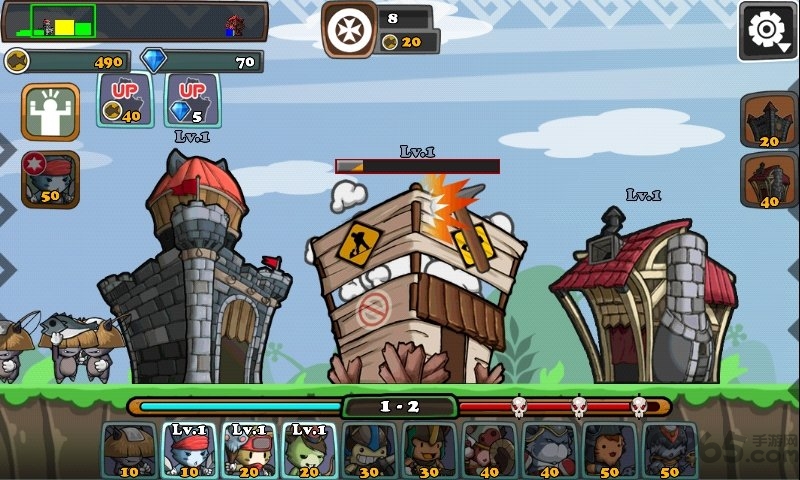Activate the iron cross special ability
The image size is (800, 480).
point(350,29)
